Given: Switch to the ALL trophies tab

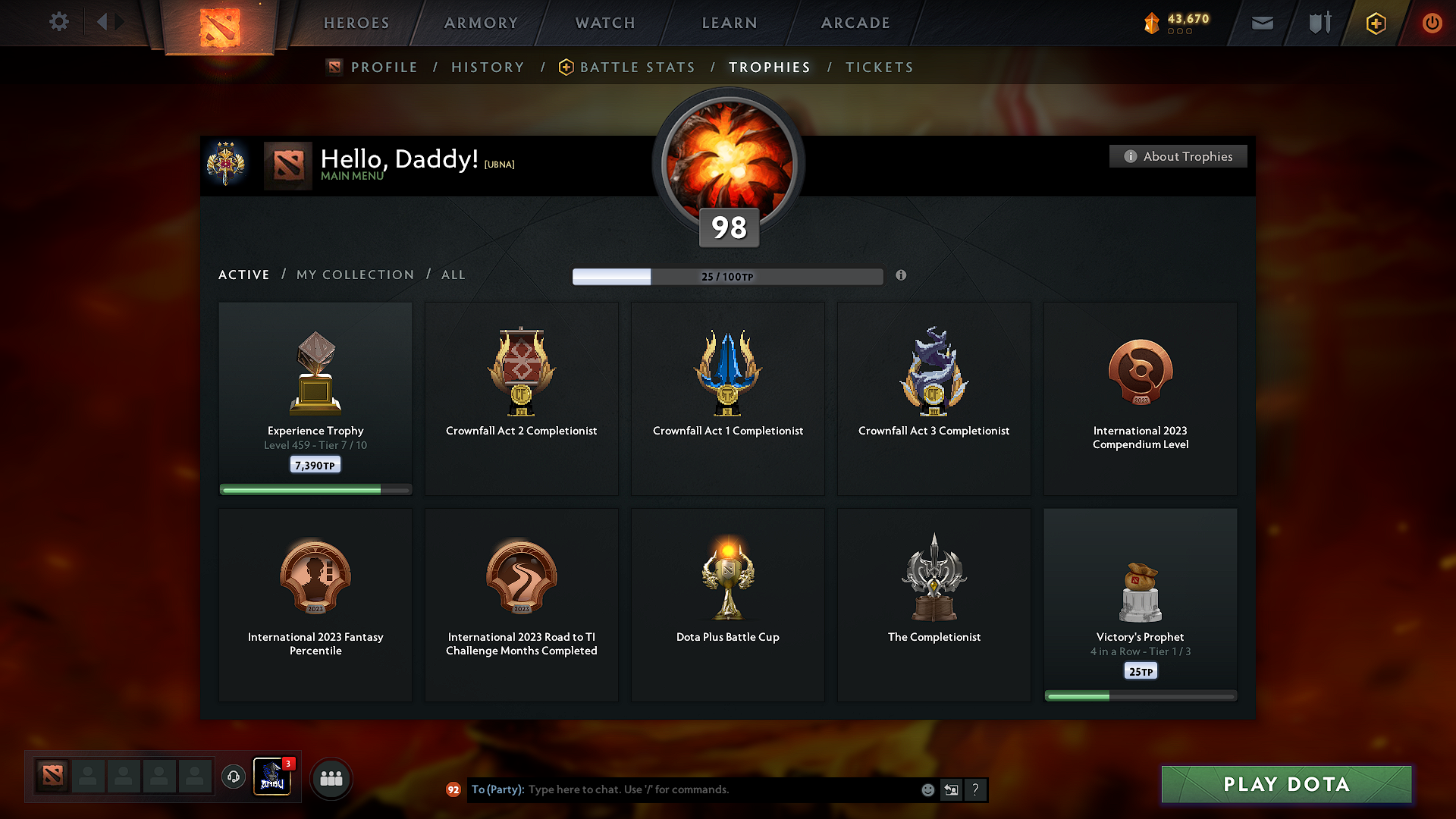Looking at the screenshot, I should tap(453, 275).
